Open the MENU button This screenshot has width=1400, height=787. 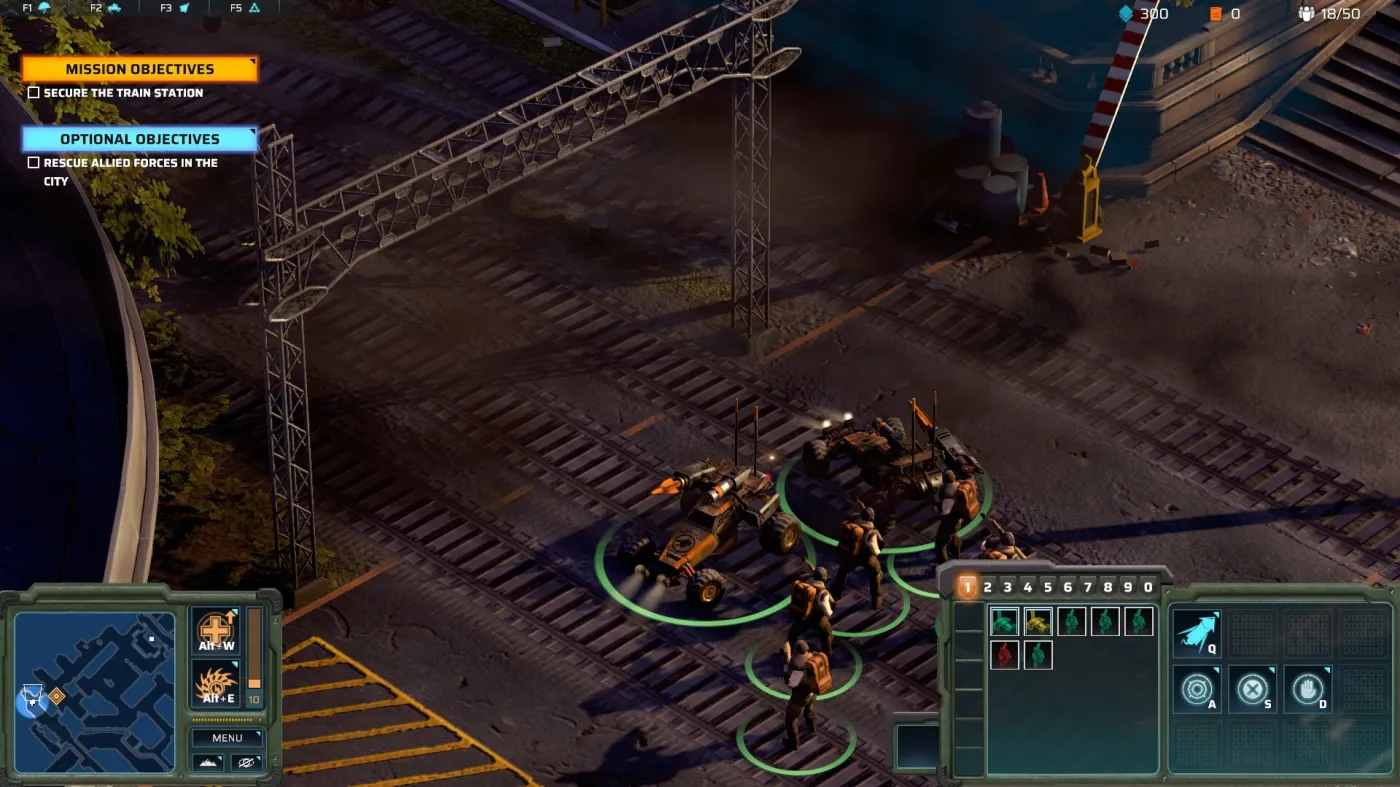coord(227,737)
